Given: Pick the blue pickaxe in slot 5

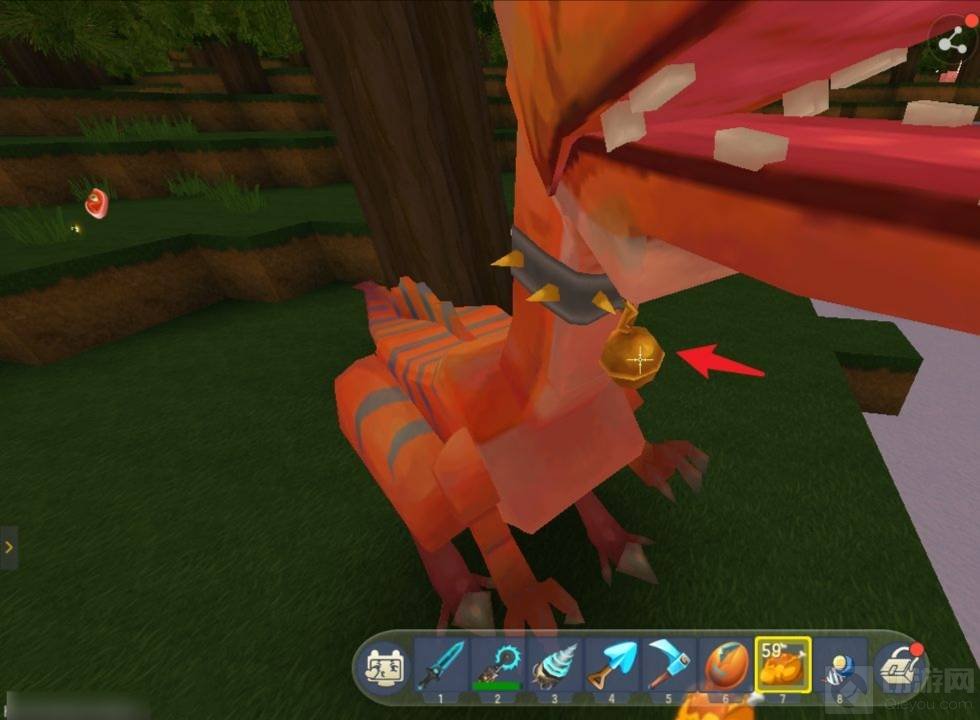Looking at the screenshot, I should pyautogui.click(x=668, y=662).
